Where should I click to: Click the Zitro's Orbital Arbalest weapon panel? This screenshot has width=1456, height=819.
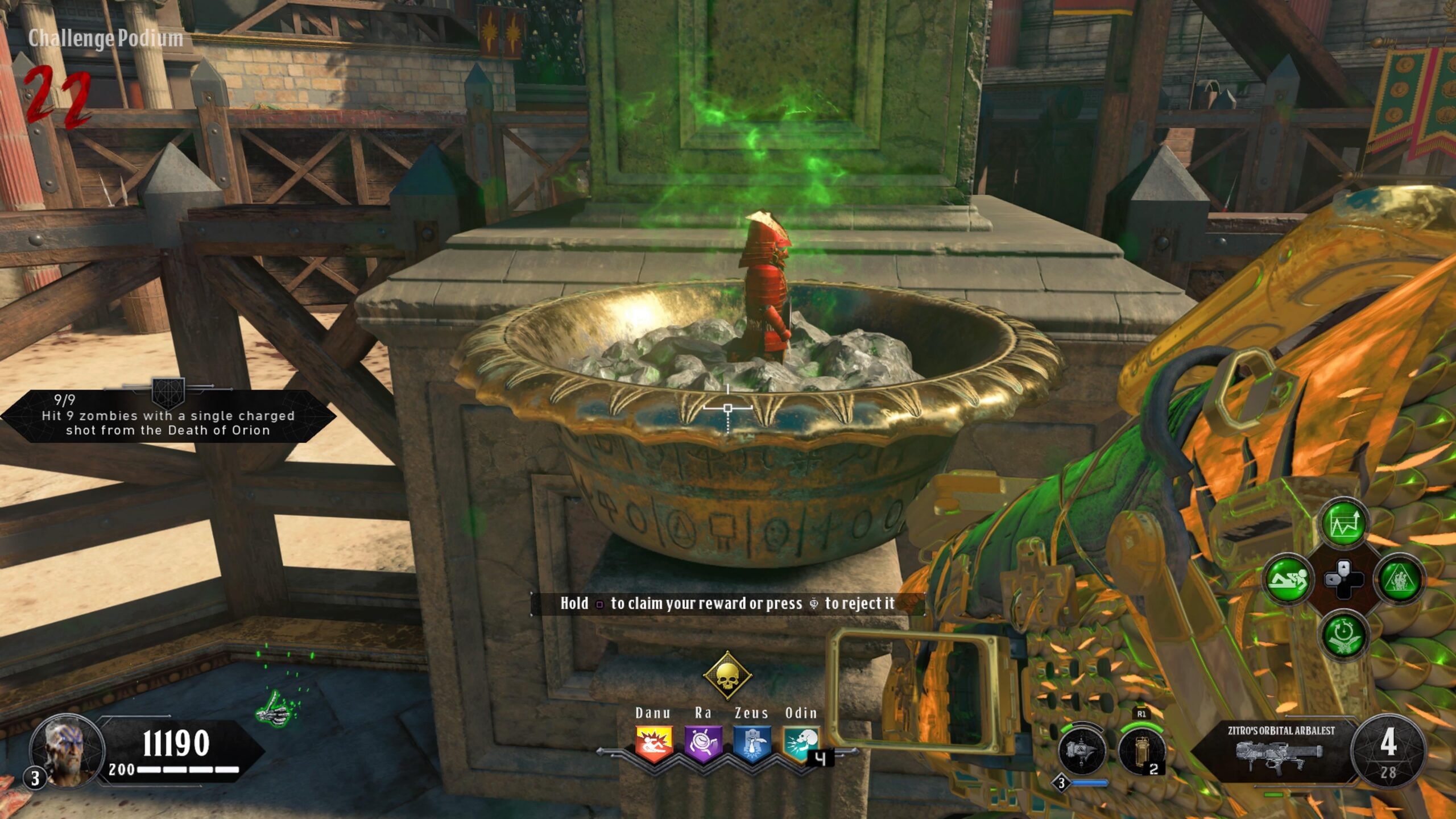tap(1280, 748)
